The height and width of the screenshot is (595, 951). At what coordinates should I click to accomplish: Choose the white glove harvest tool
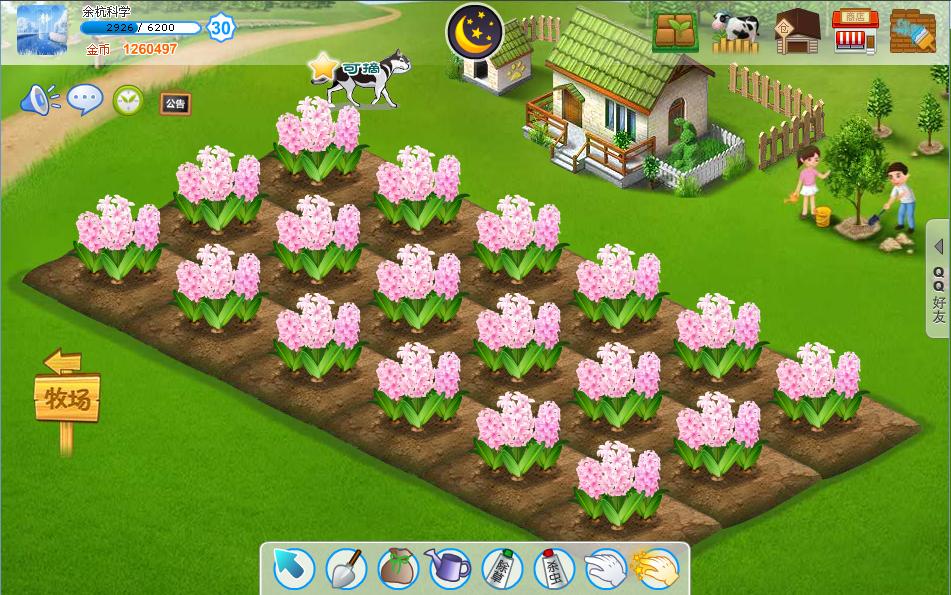click(606, 569)
